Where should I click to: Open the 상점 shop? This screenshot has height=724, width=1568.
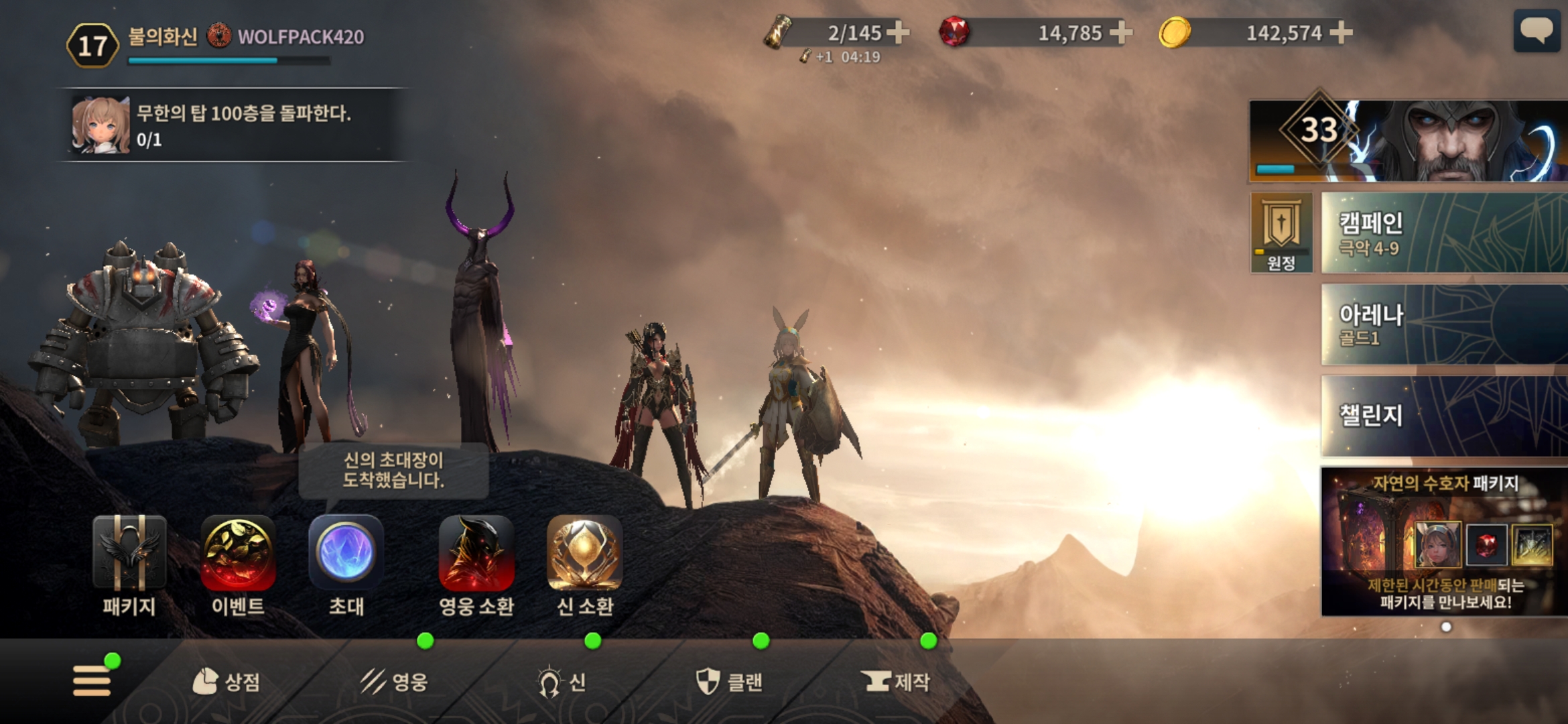[226, 682]
